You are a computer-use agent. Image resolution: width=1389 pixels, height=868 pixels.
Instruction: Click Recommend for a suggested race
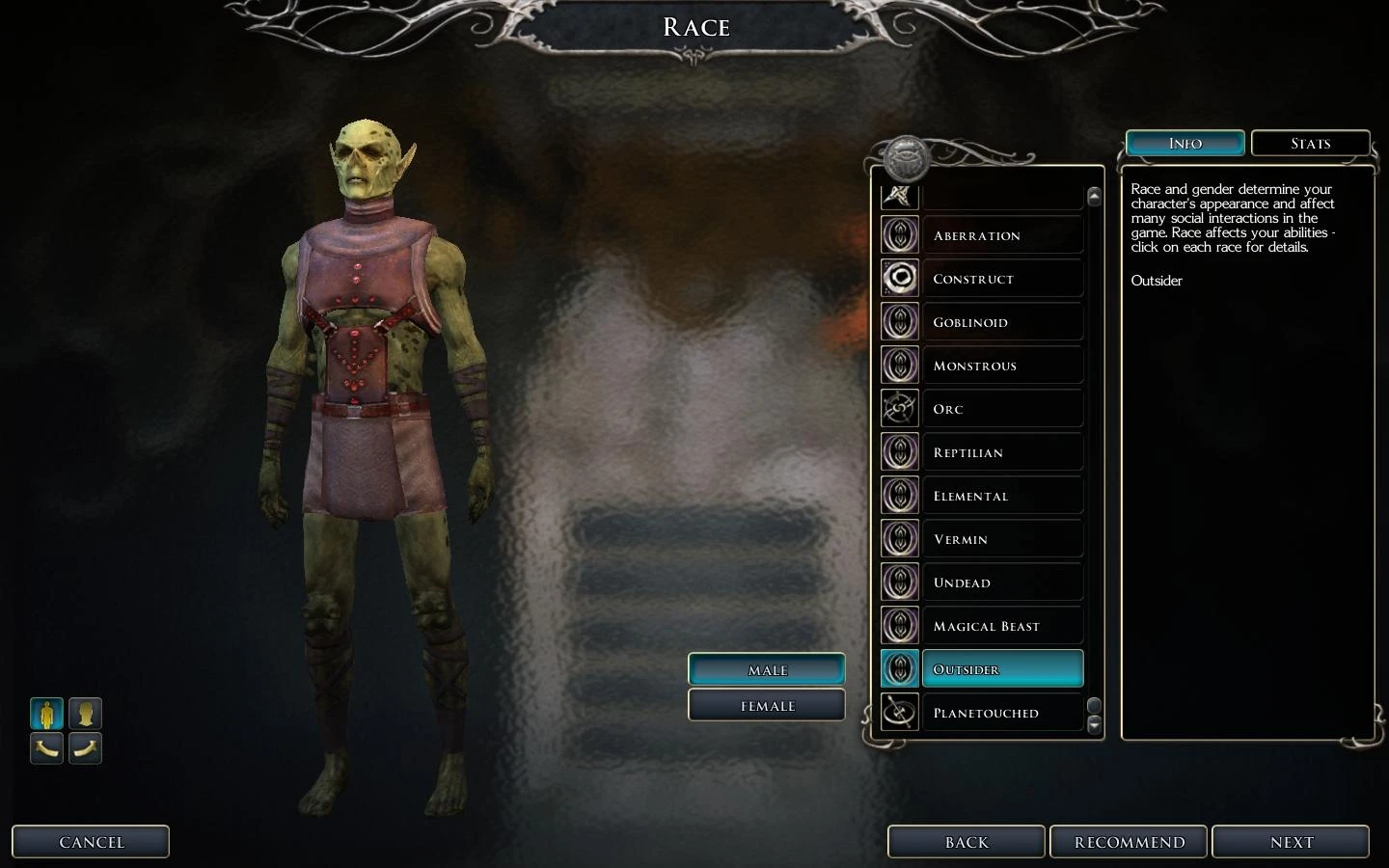(x=1129, y=841)
